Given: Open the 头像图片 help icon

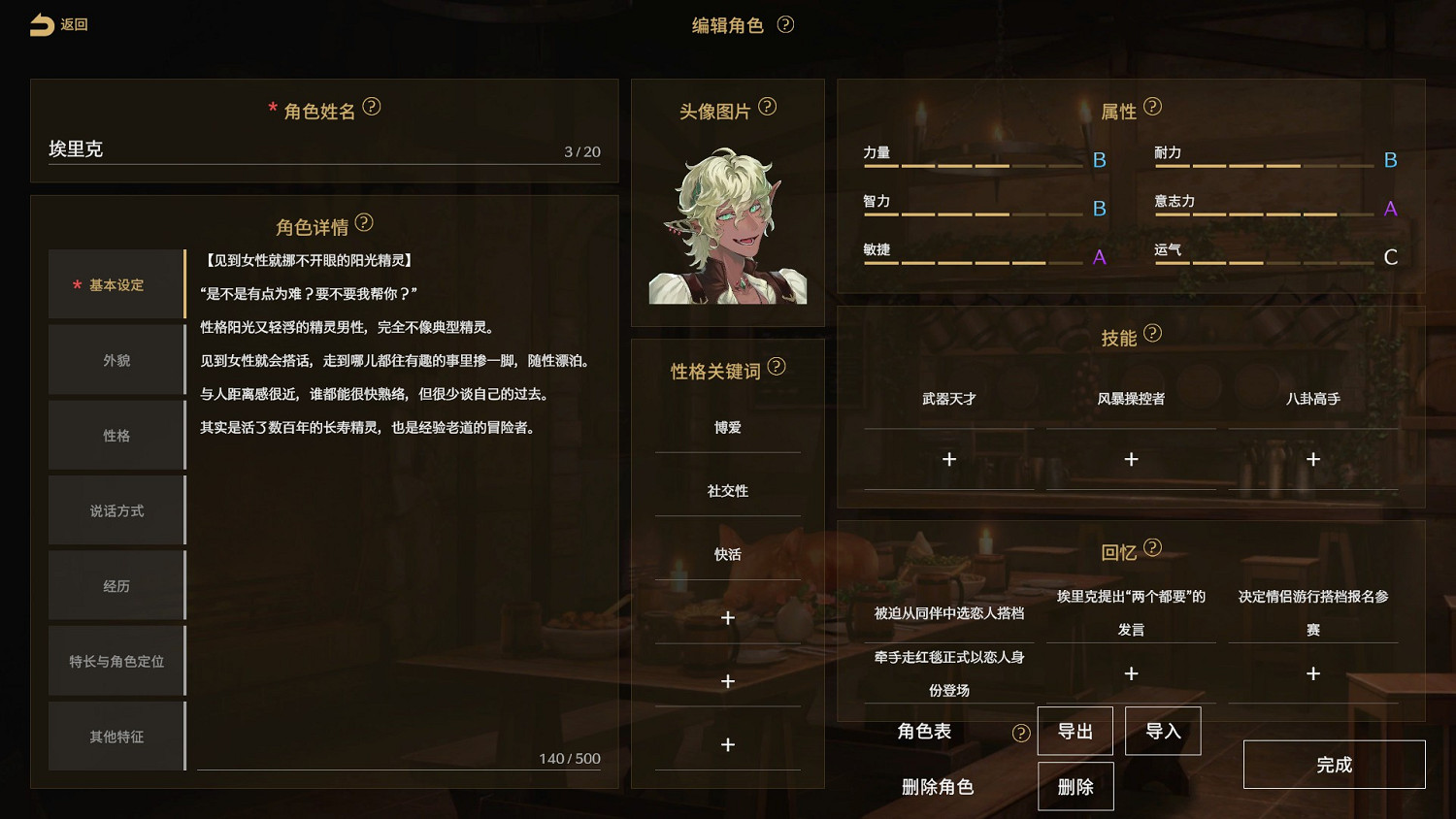Looking at the screenshot, I should point(770,108).
